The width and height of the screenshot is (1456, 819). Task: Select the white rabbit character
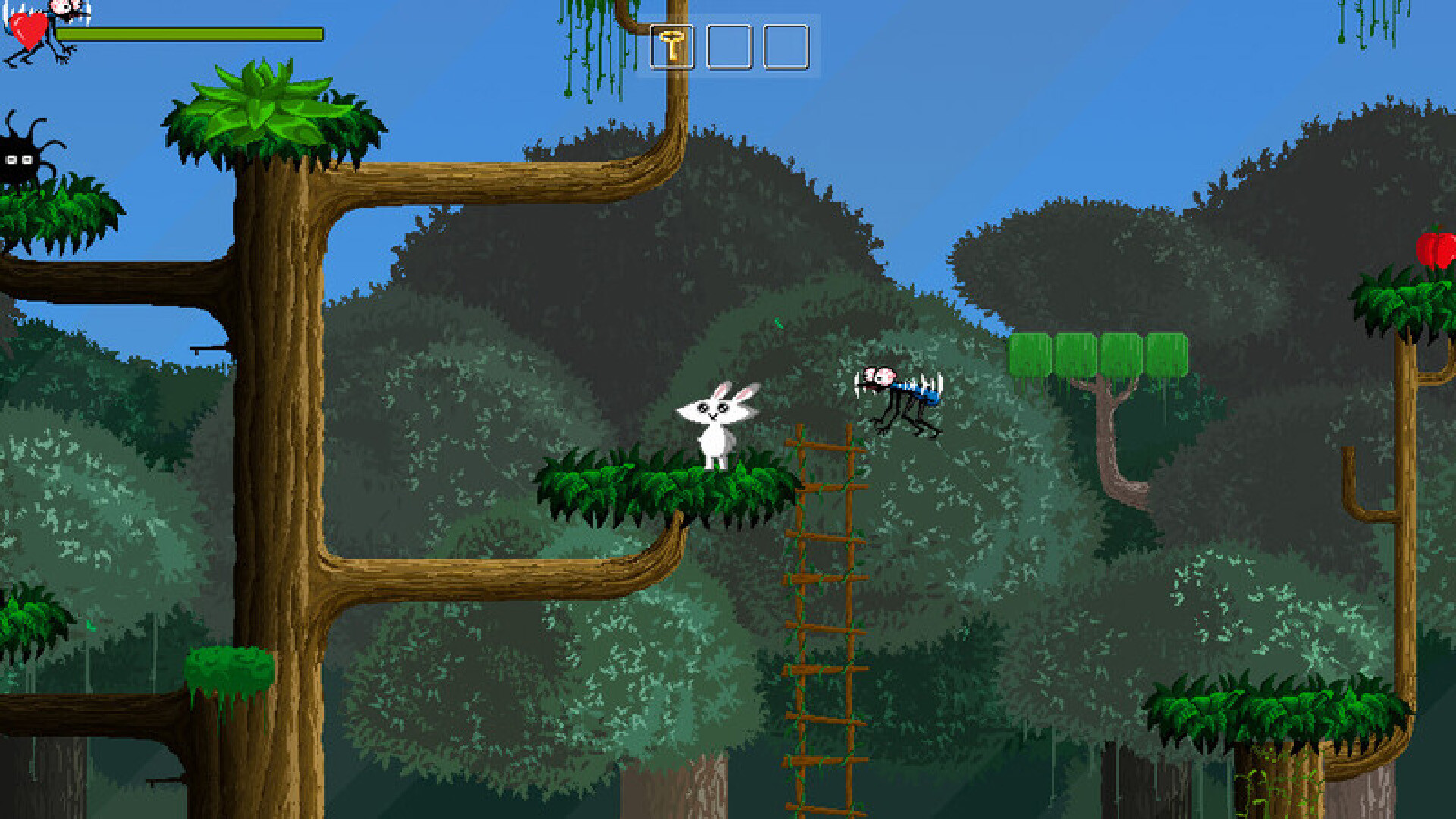pyautogui.click(x=719, y=425)
